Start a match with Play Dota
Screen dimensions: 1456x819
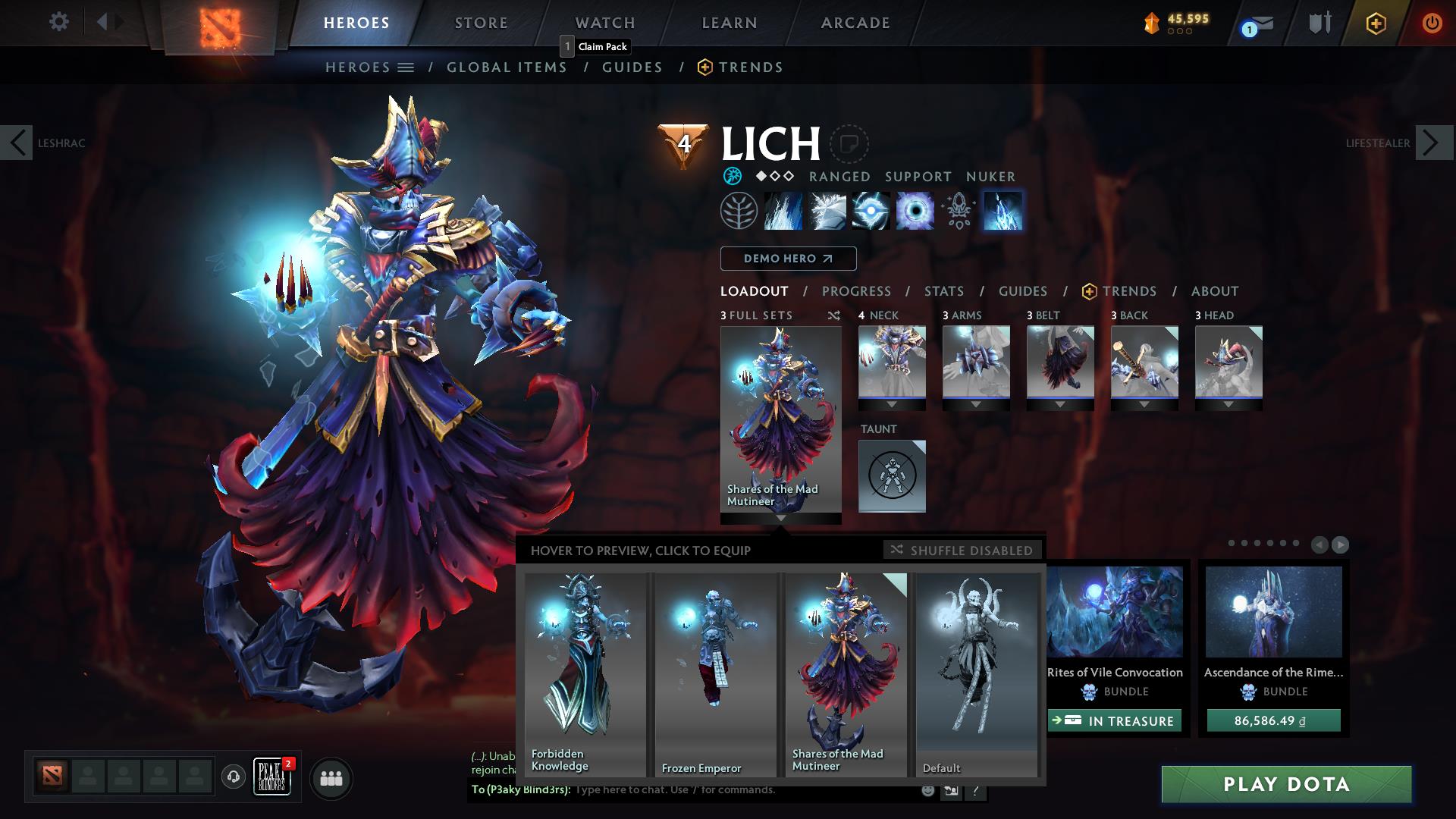pyautogui.click(x=1286, y=784)
